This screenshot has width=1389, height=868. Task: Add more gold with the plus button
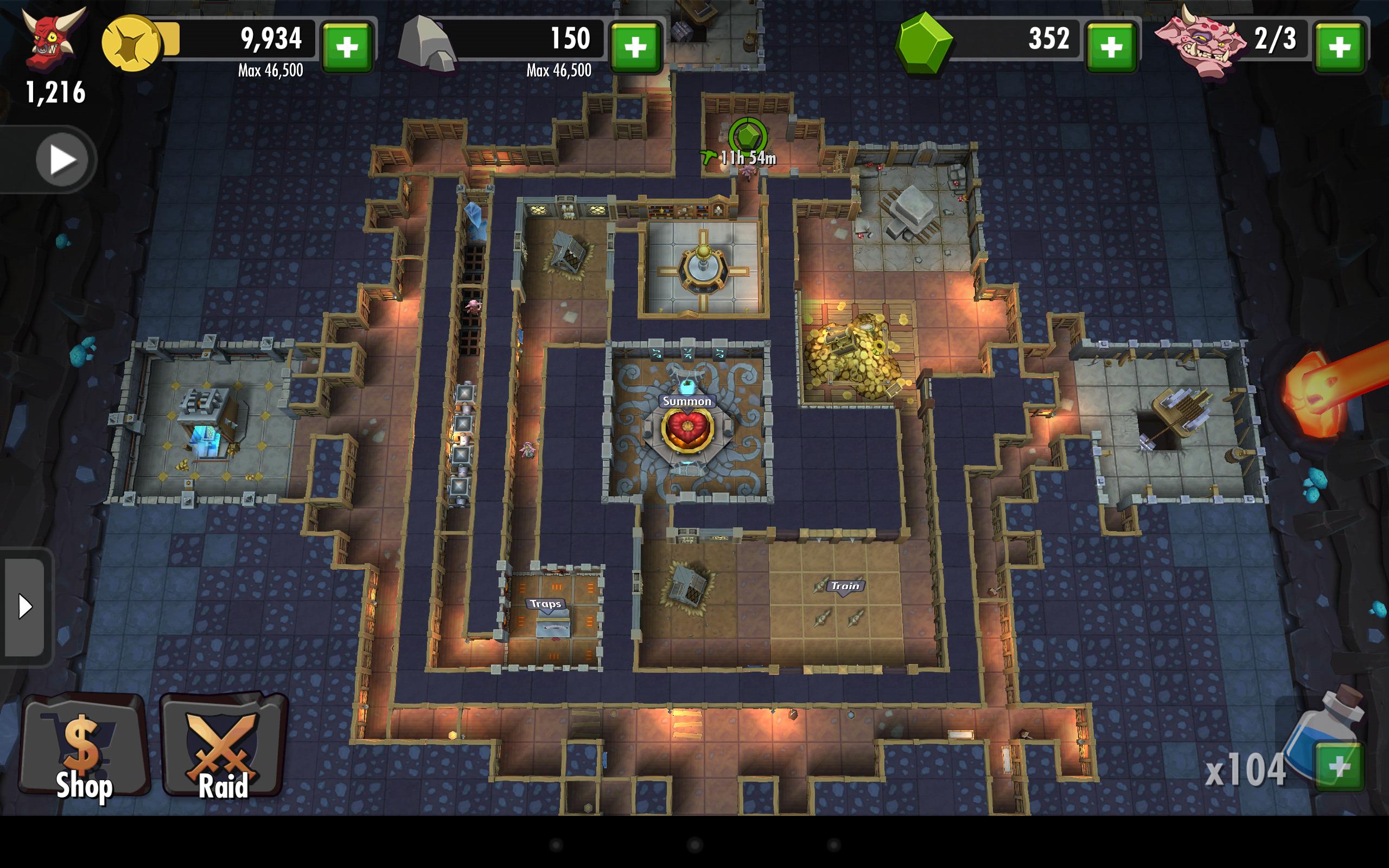point(347,47)
